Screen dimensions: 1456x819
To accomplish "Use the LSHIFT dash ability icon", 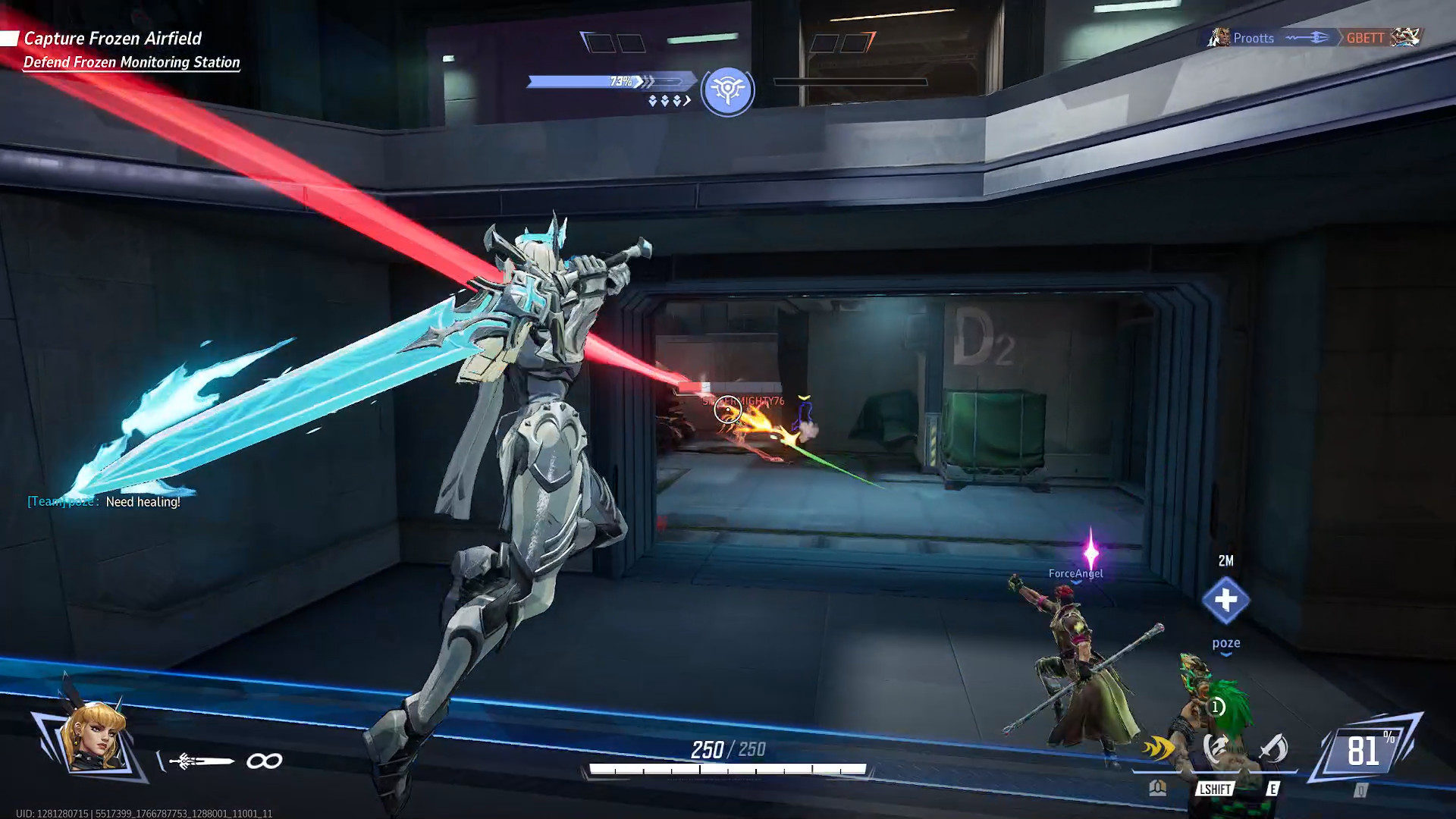I will (x=1216, y=749).
